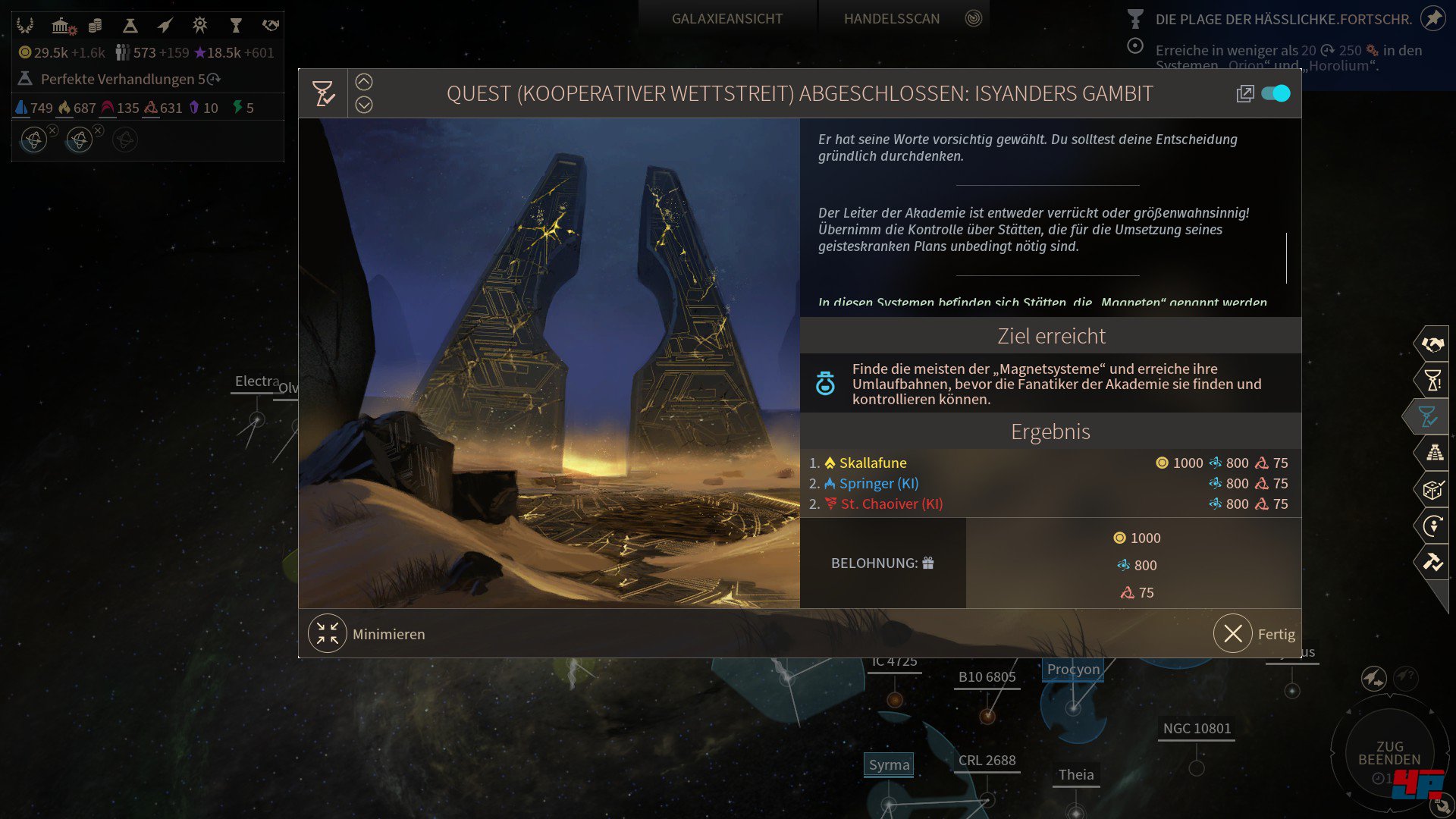The height and width of the screenshot is (819, 1456).
Task: Select the pyramid icon on the right sidebar
Action: coord(1436,452)
